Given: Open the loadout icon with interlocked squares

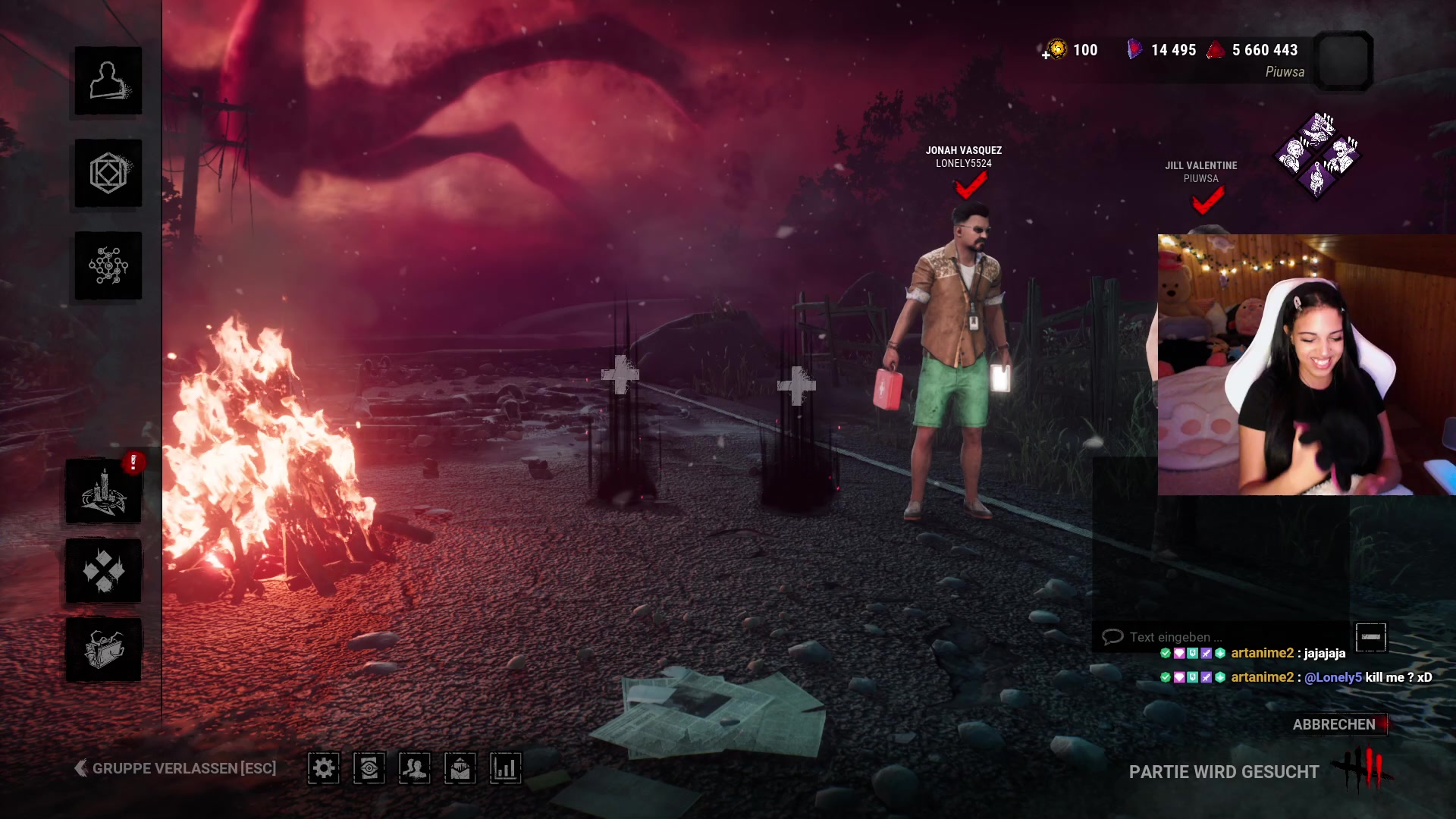Looking at the screenshot, I should 108,174.
